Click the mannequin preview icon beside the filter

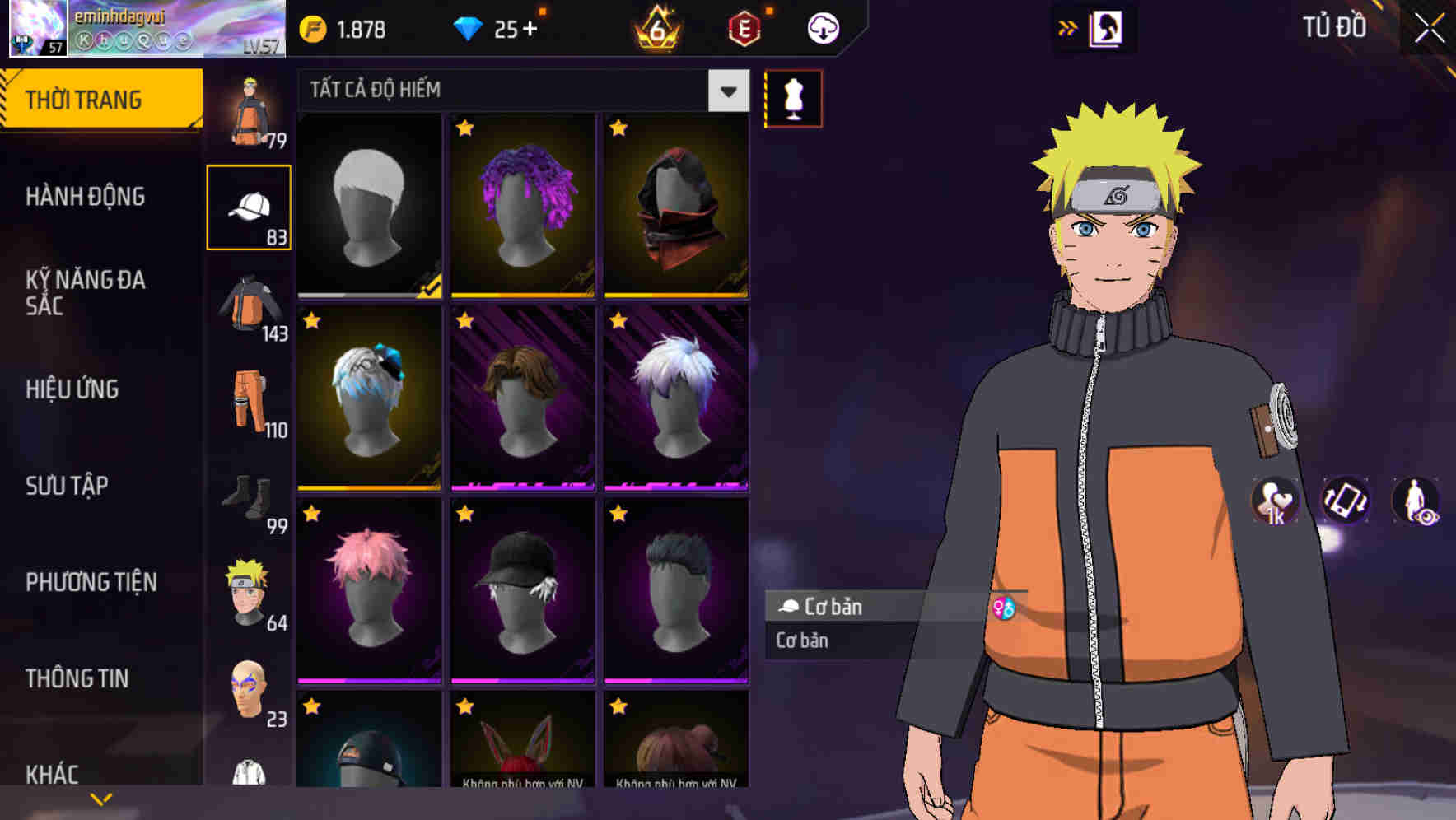pos(793,97)
